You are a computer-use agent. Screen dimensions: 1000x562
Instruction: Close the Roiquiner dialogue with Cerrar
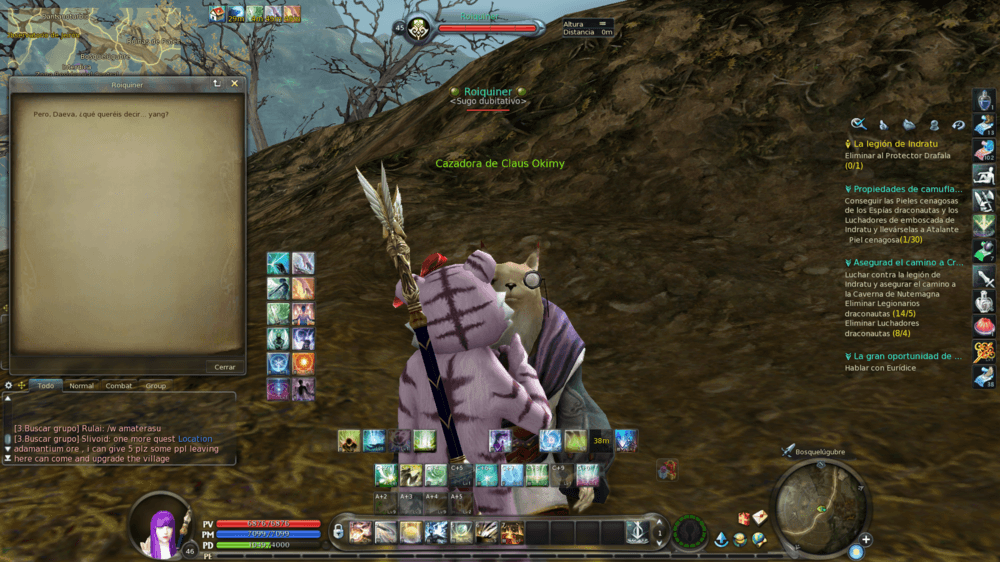[x=225, y=367]
